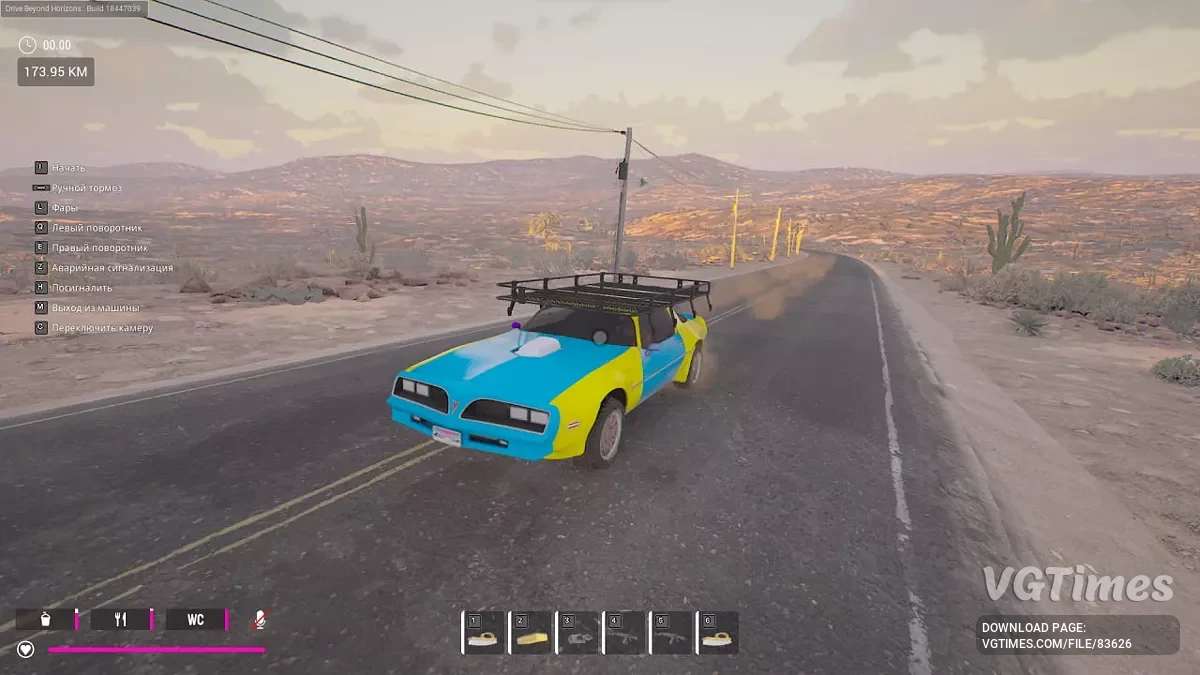Select the scrub brush in hotbar slot 1

483,635
